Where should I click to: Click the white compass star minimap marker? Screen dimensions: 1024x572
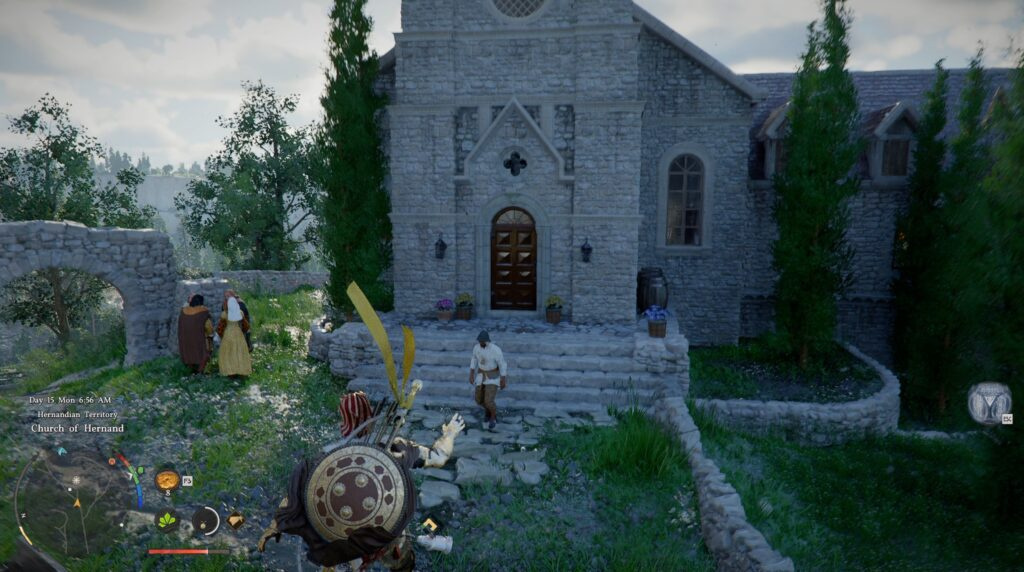(x=75, y=481)
